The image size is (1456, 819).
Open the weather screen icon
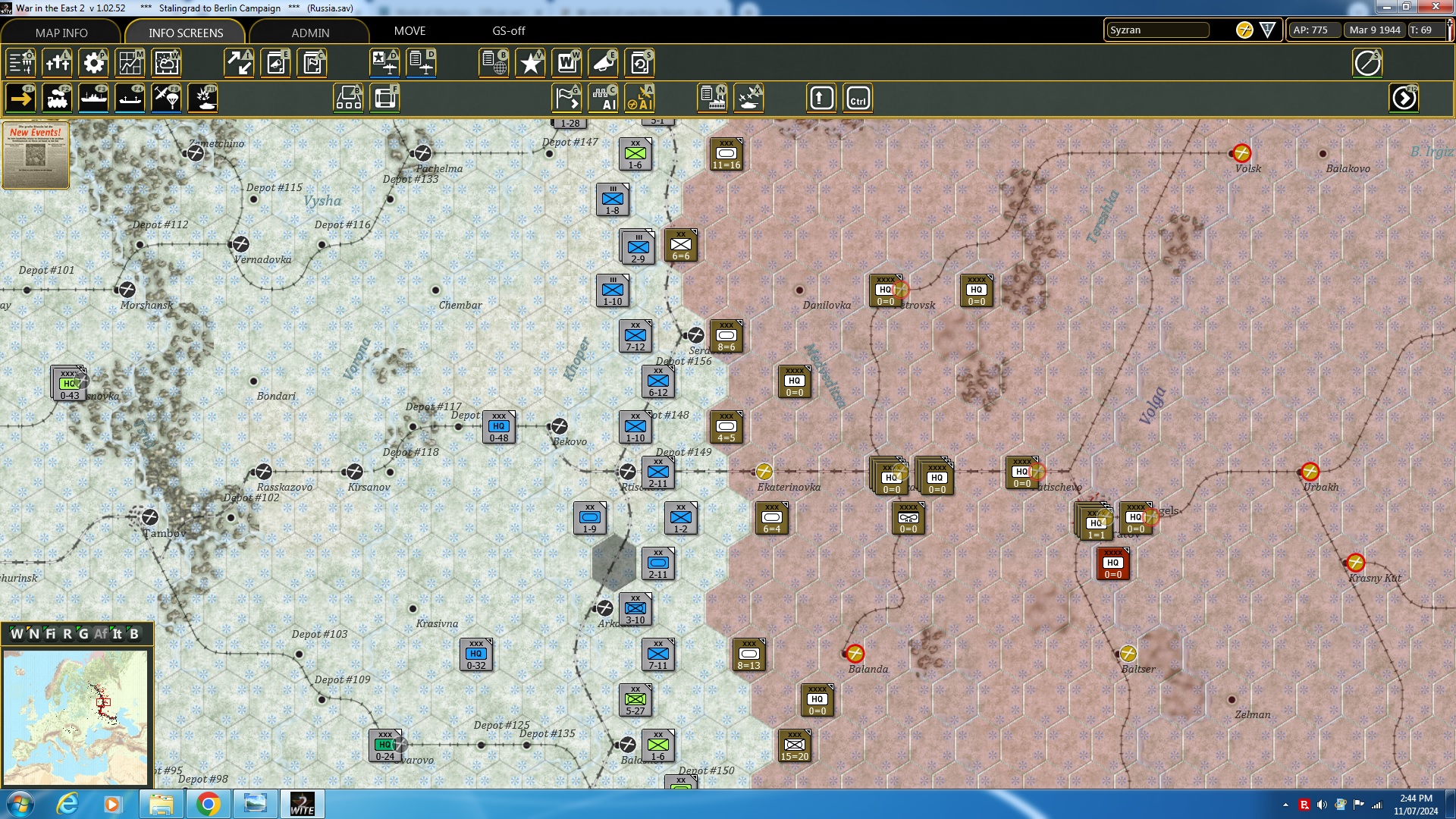click(166, 63)
